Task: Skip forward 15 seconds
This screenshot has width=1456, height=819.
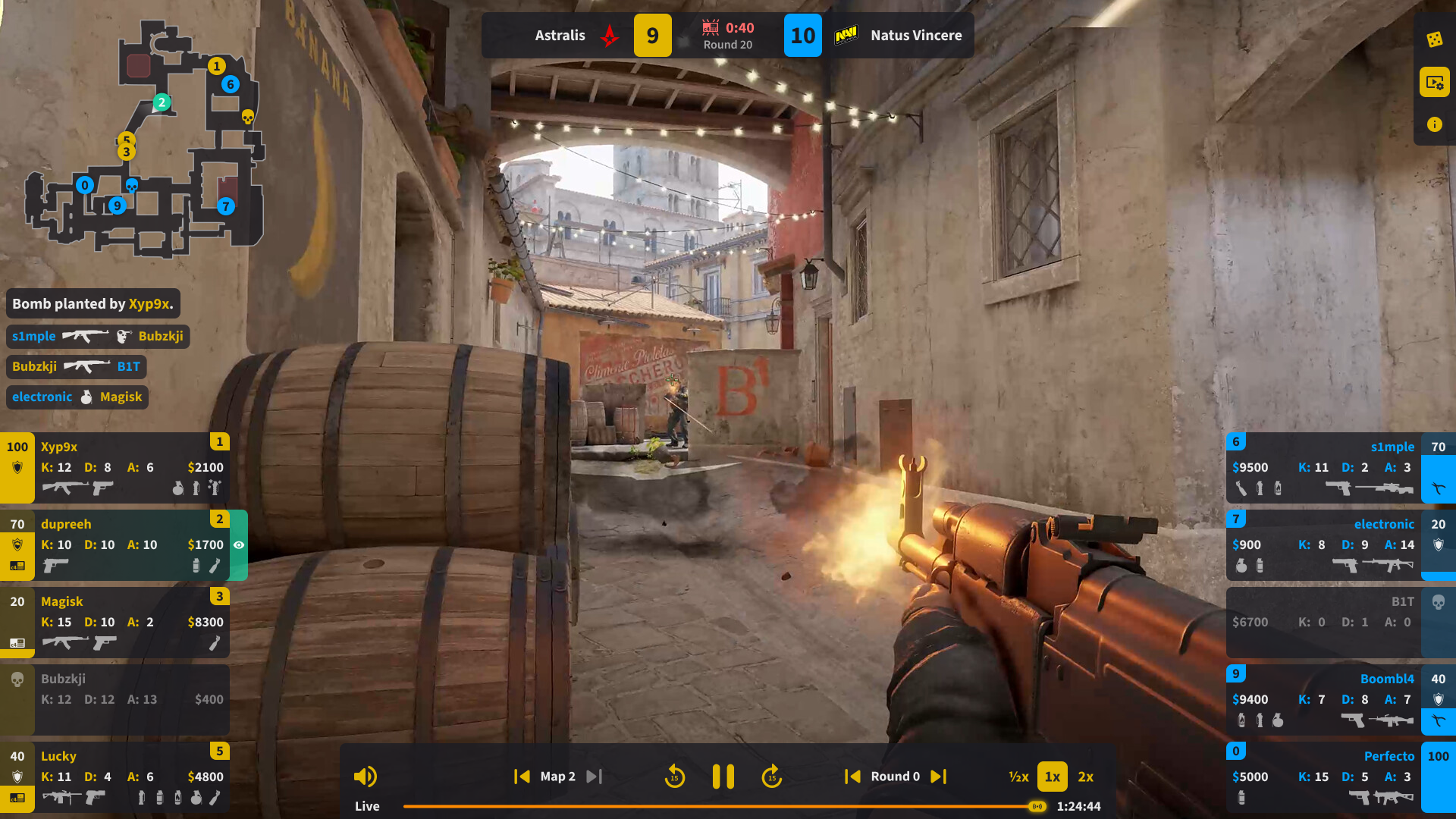Action: point(771,777)
